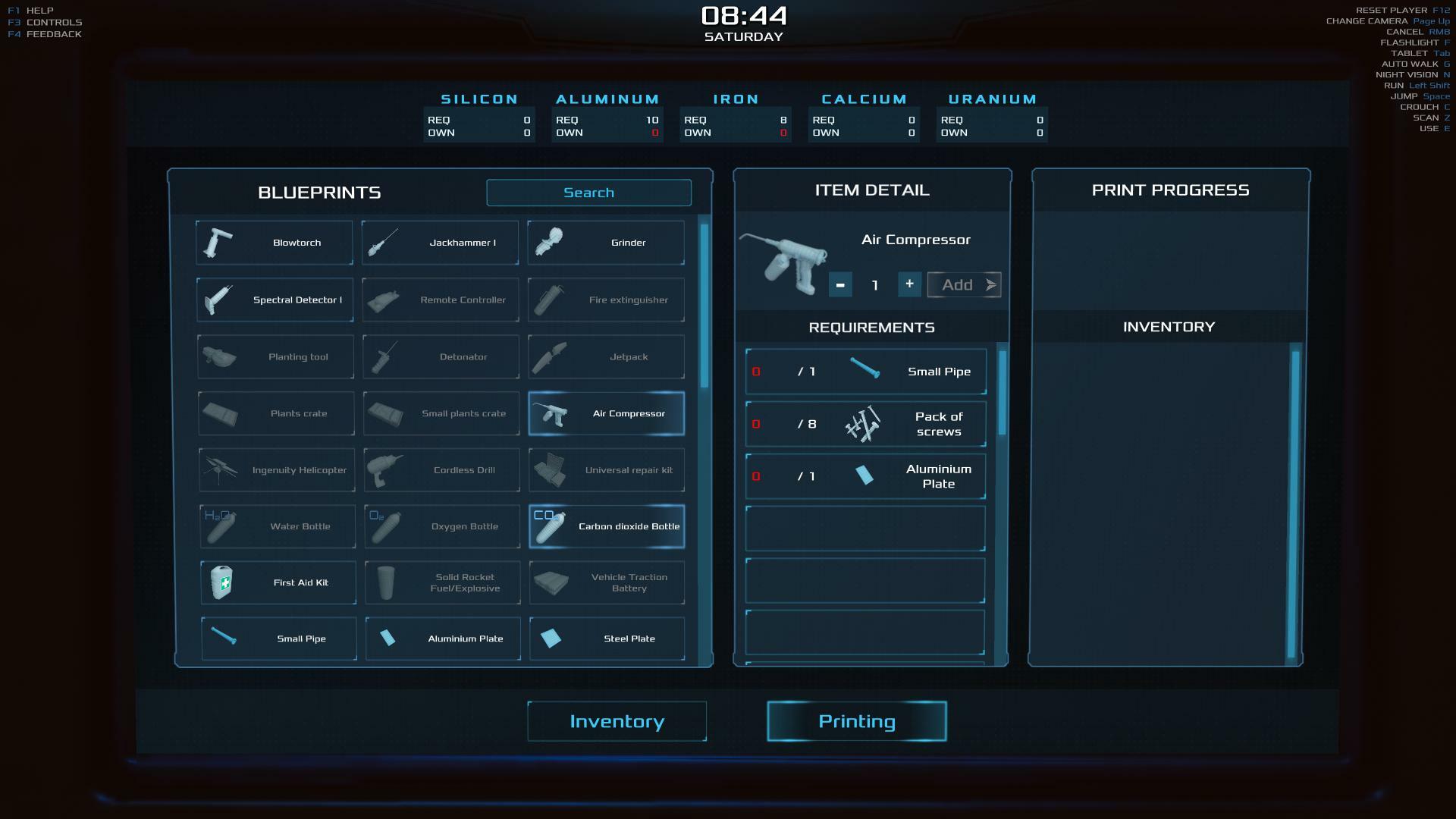Screen dimensions: 1456x819
Task: Select the Air Compressor blueprint
Action: pyautogui.click(x=606, y=413)
